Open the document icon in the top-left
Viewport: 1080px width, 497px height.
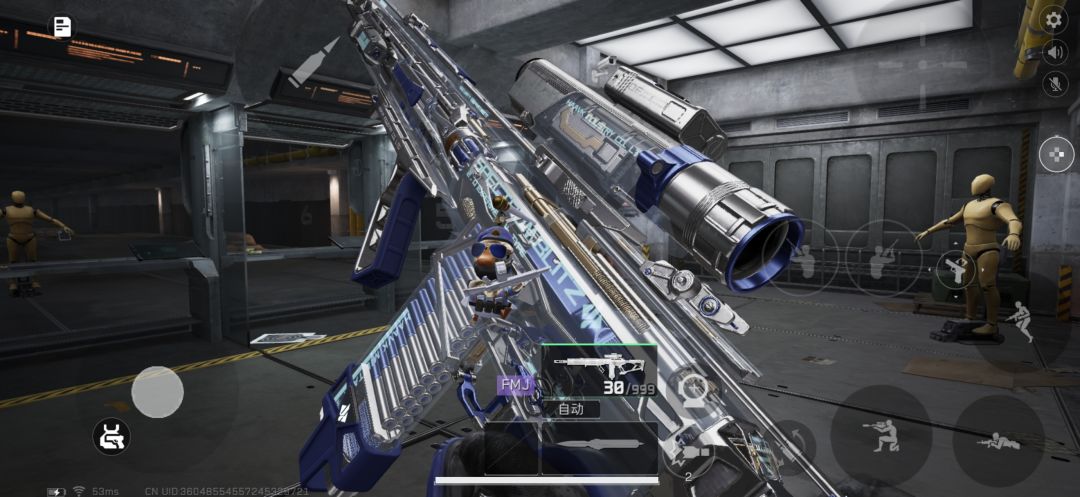[x=62, y=27]
